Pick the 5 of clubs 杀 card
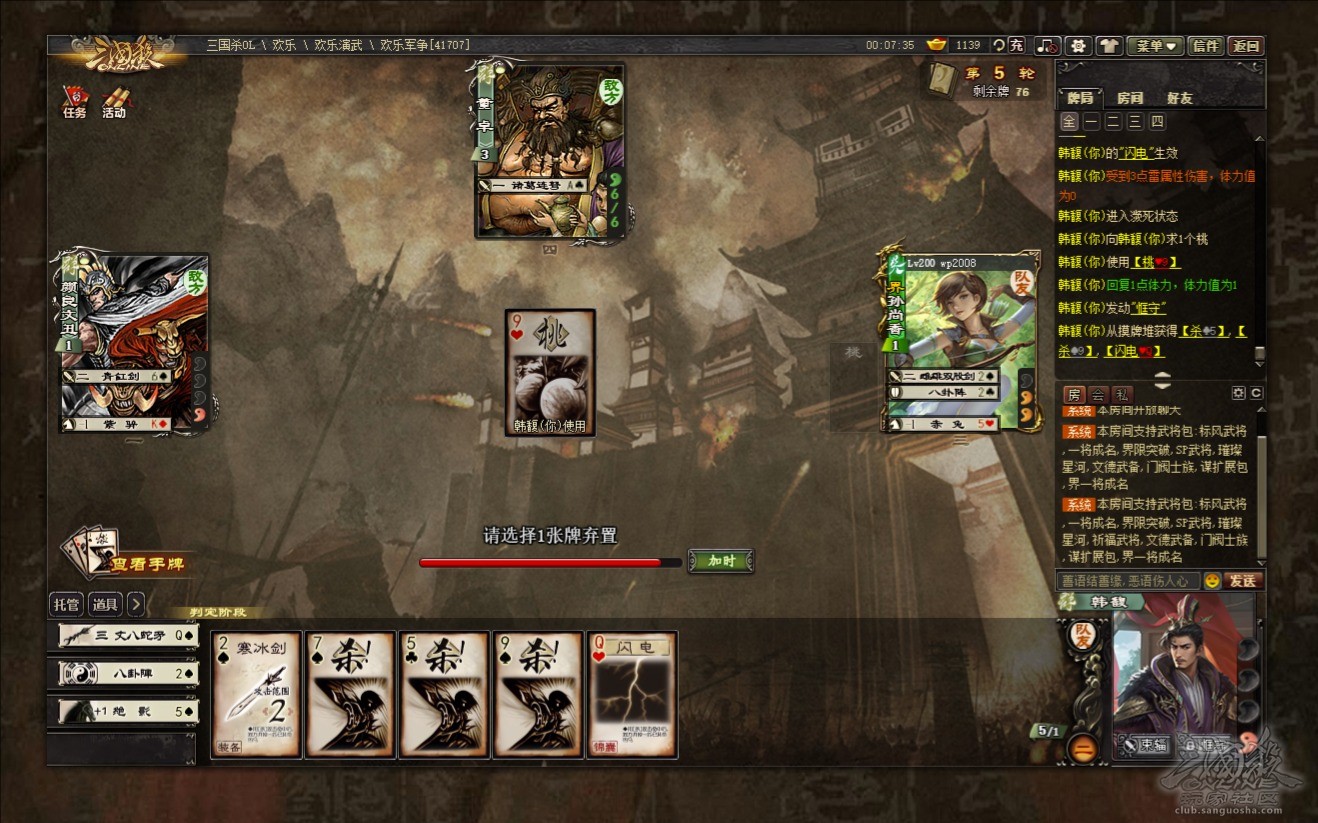The image size is (1318, 823). [445, 694]
